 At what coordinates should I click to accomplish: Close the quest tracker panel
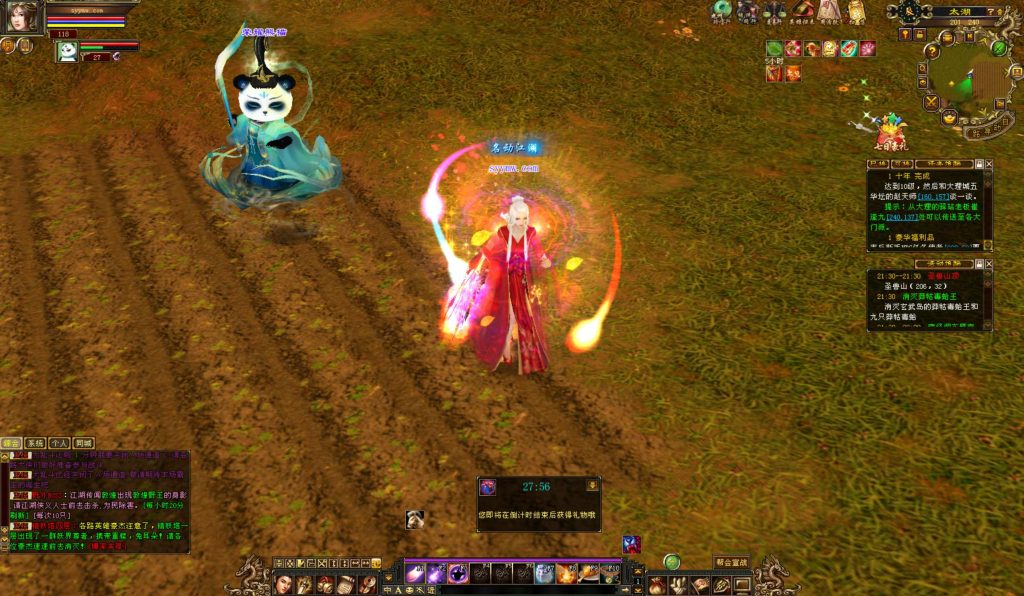[989, 163]
